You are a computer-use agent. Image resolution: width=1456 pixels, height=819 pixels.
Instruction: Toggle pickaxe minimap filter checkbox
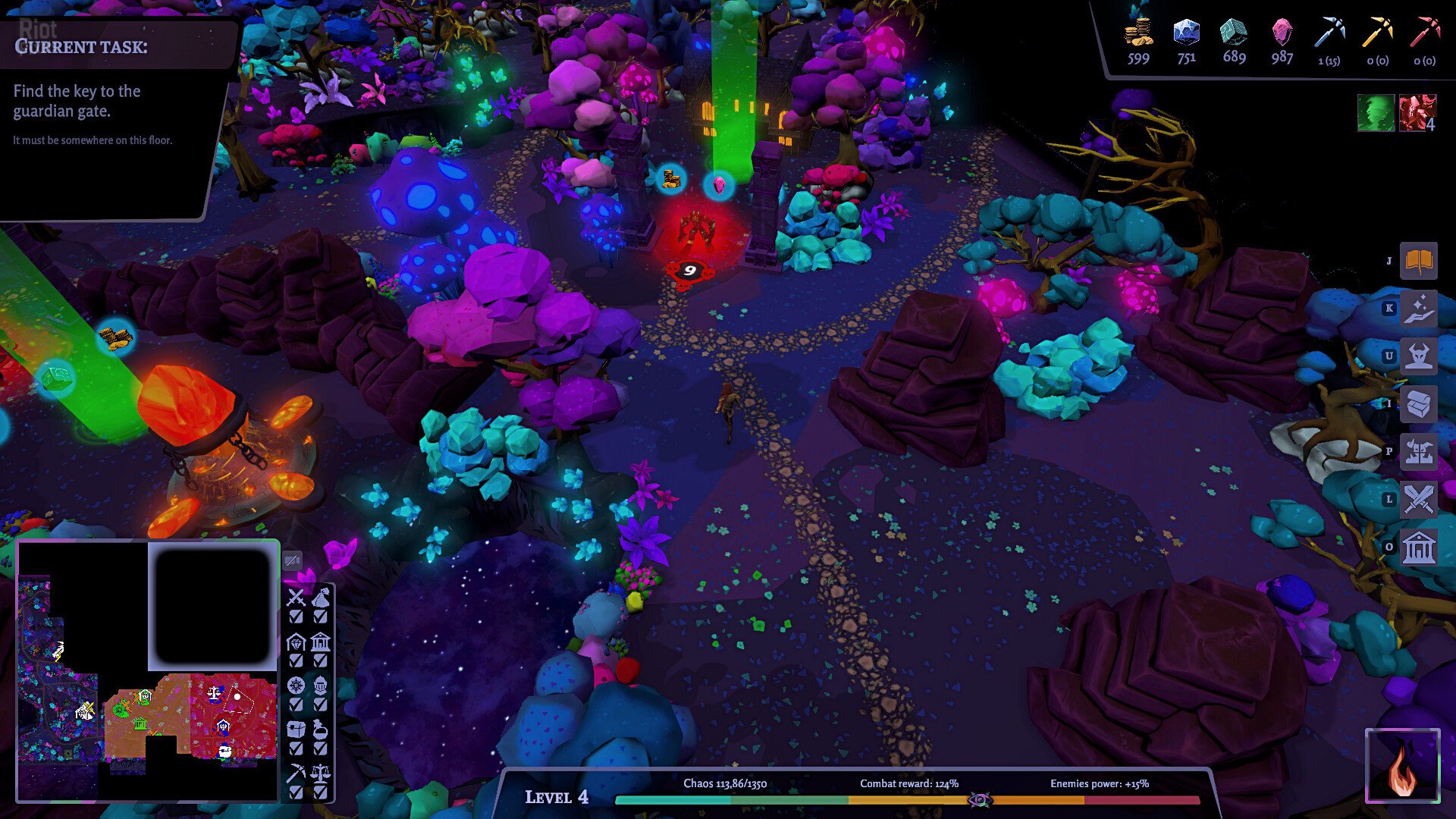tap(296, 792)
